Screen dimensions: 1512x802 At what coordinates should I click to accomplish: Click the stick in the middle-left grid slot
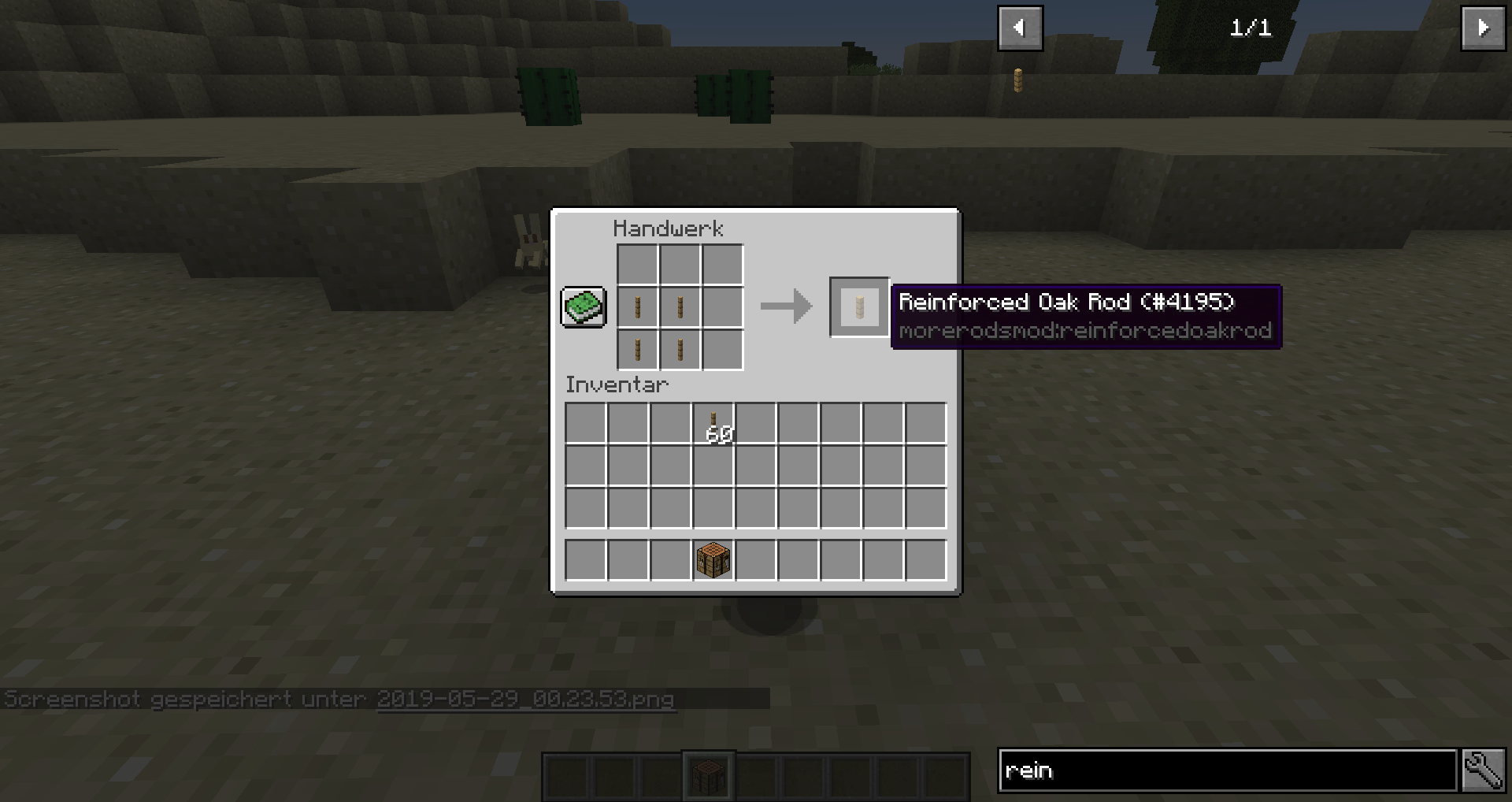coord(637,307)
